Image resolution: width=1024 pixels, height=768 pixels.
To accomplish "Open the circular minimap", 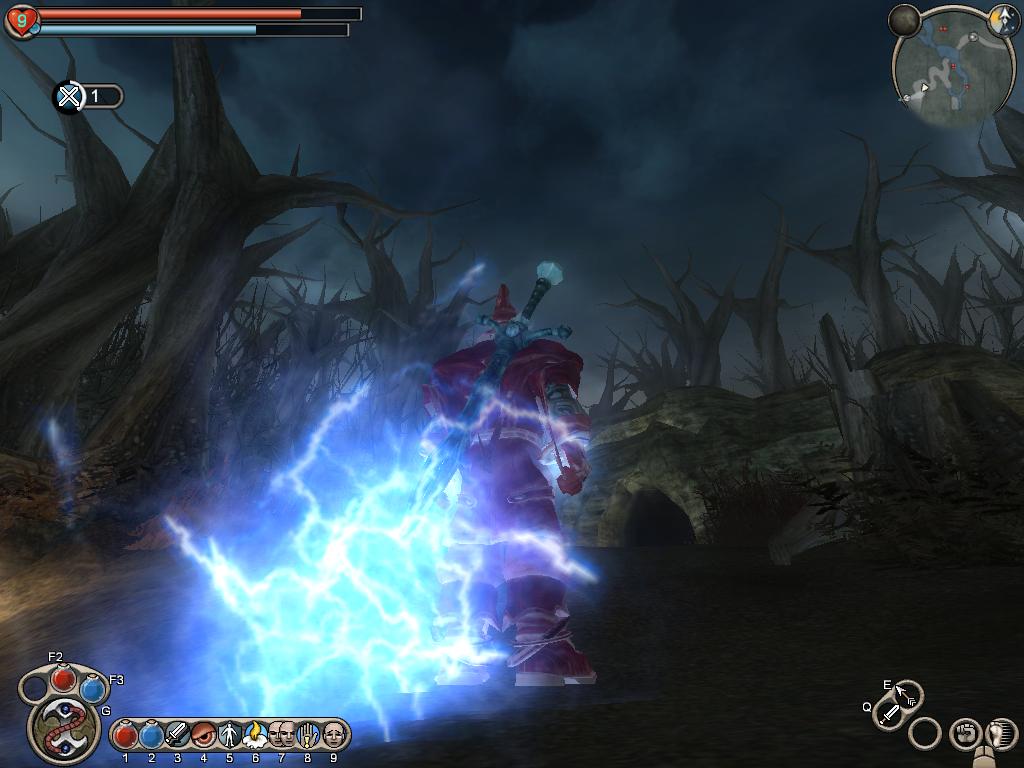I will click(940, 70).
